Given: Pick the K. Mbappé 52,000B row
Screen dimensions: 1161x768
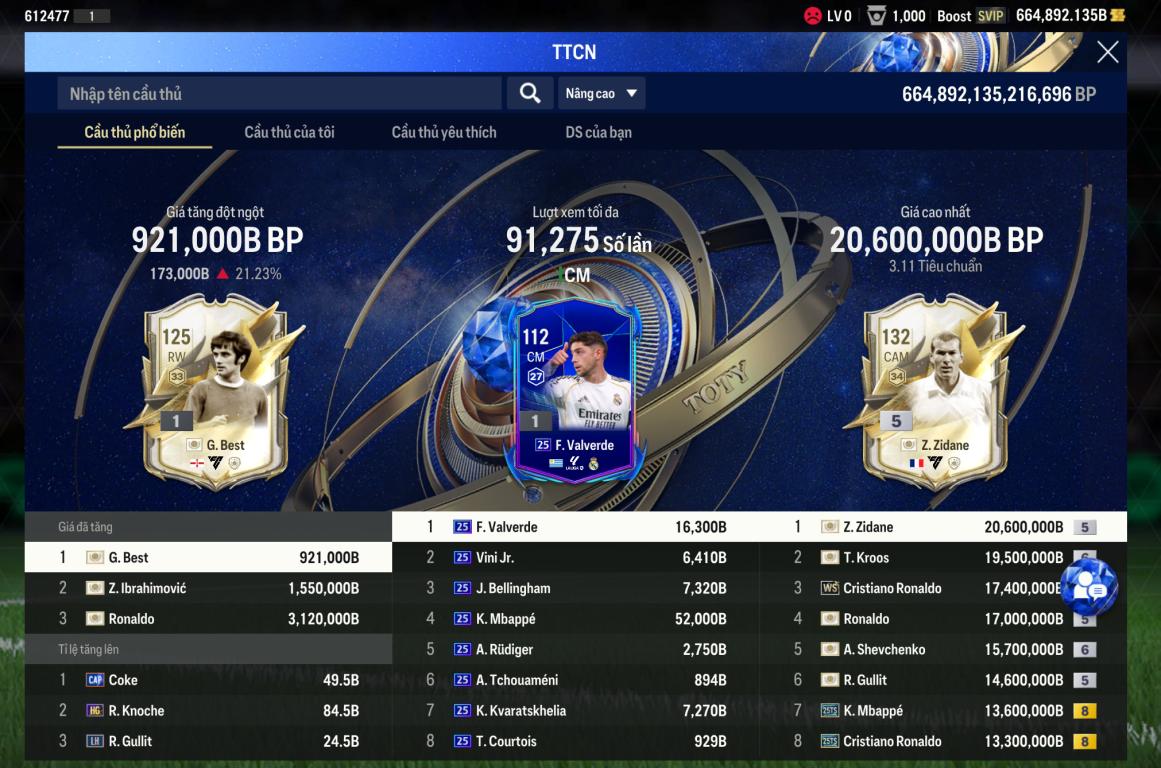Looking at the screenshot, I should 575,619.
